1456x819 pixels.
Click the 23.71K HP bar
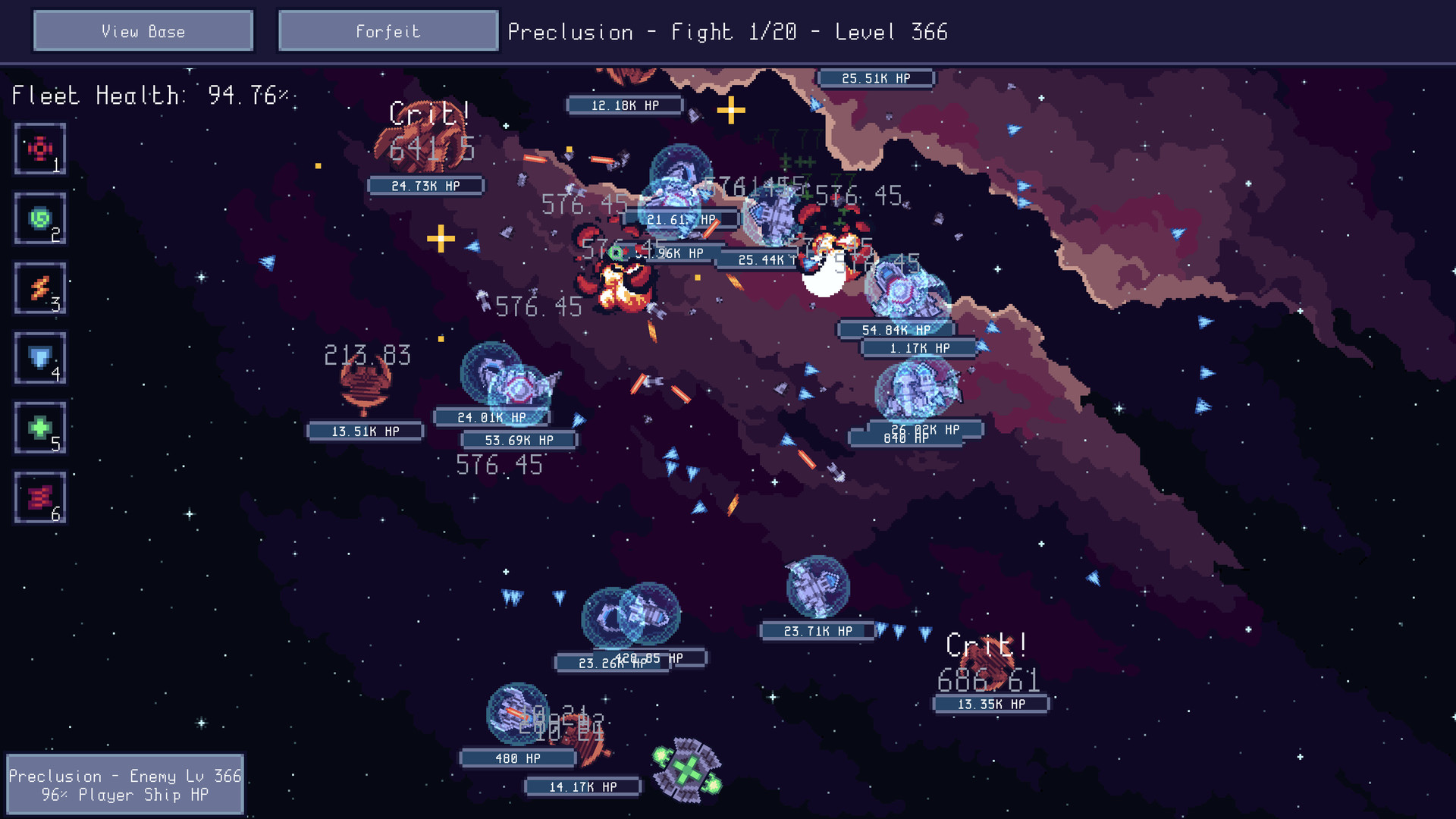818,631
